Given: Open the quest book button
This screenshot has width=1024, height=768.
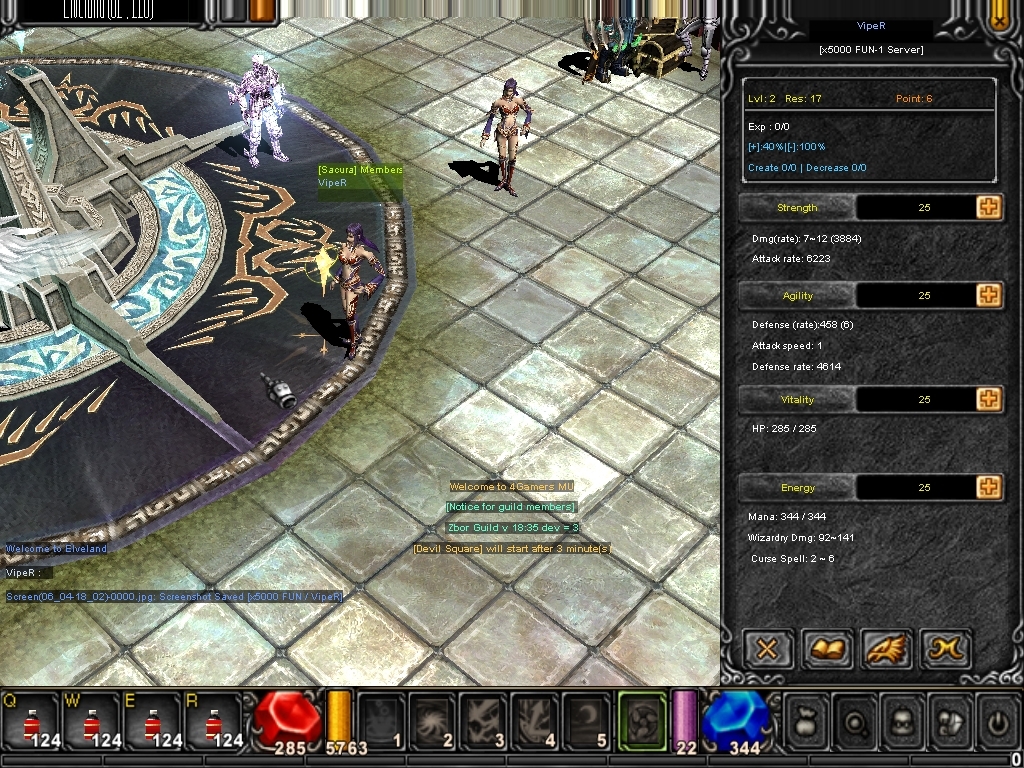Looking at the screenshot, I should pos(827,650).
